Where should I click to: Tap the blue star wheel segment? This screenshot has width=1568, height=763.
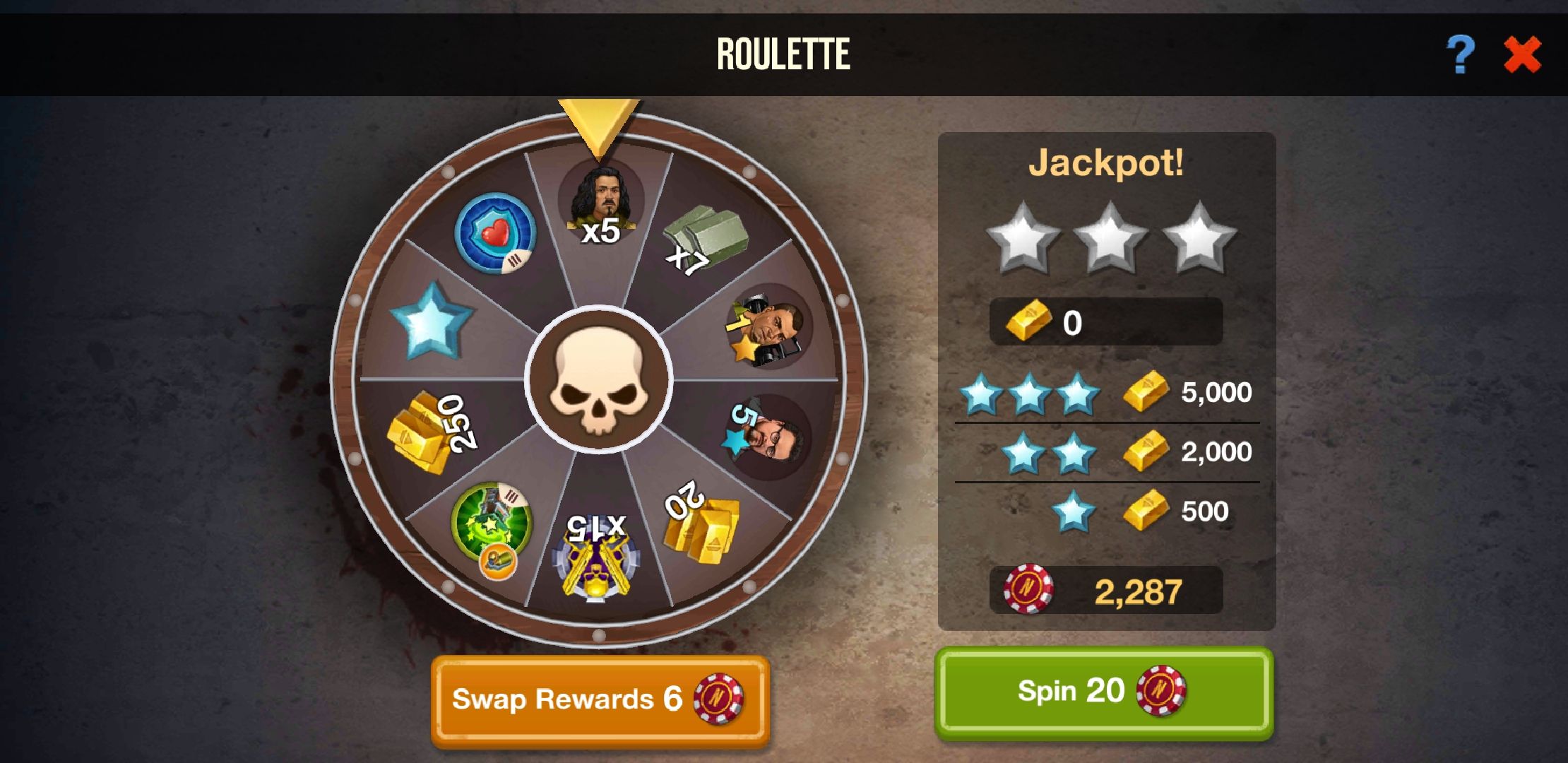(431, 321)
